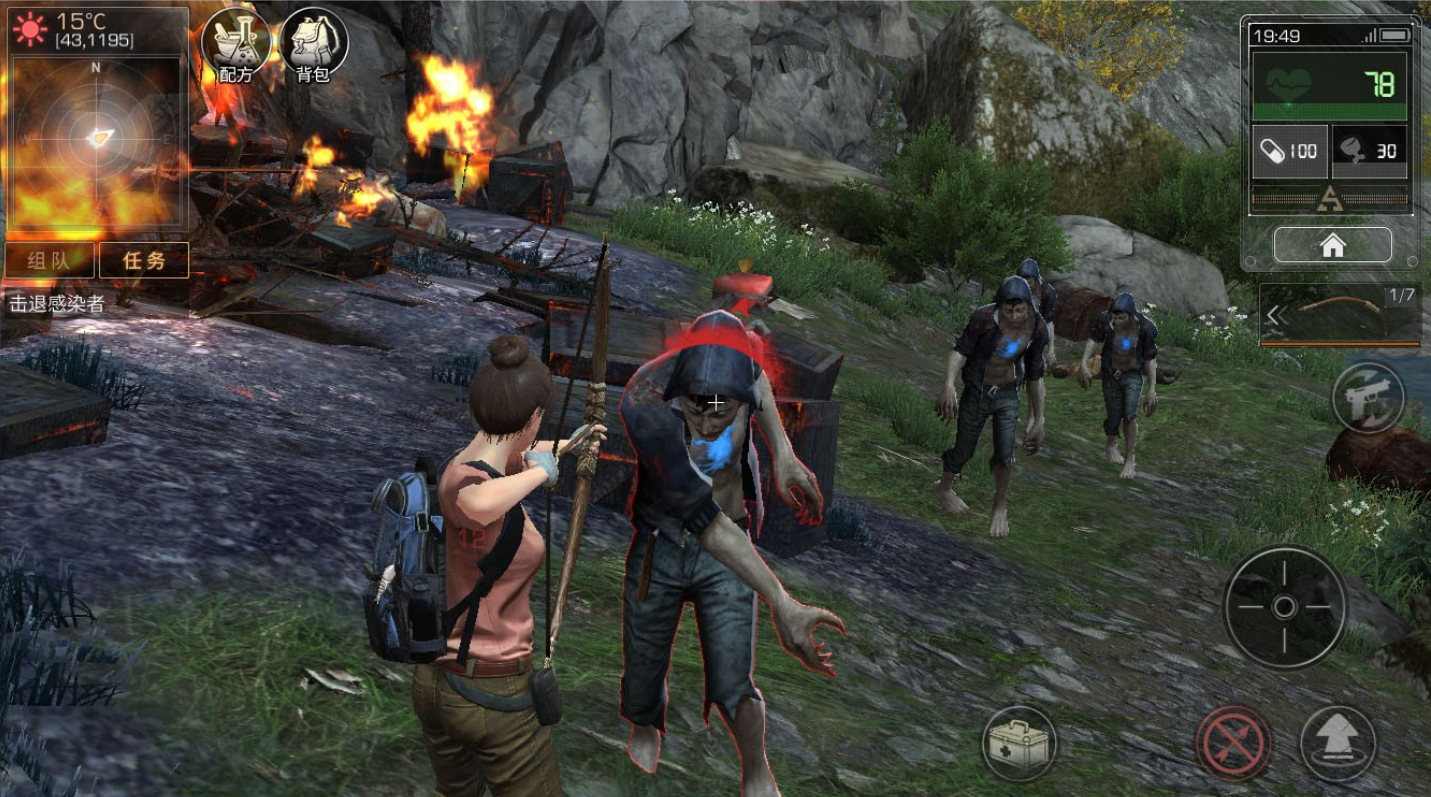Tap the red crossed-out cancel button
1431x797 pixels.
pos(1234,744)
